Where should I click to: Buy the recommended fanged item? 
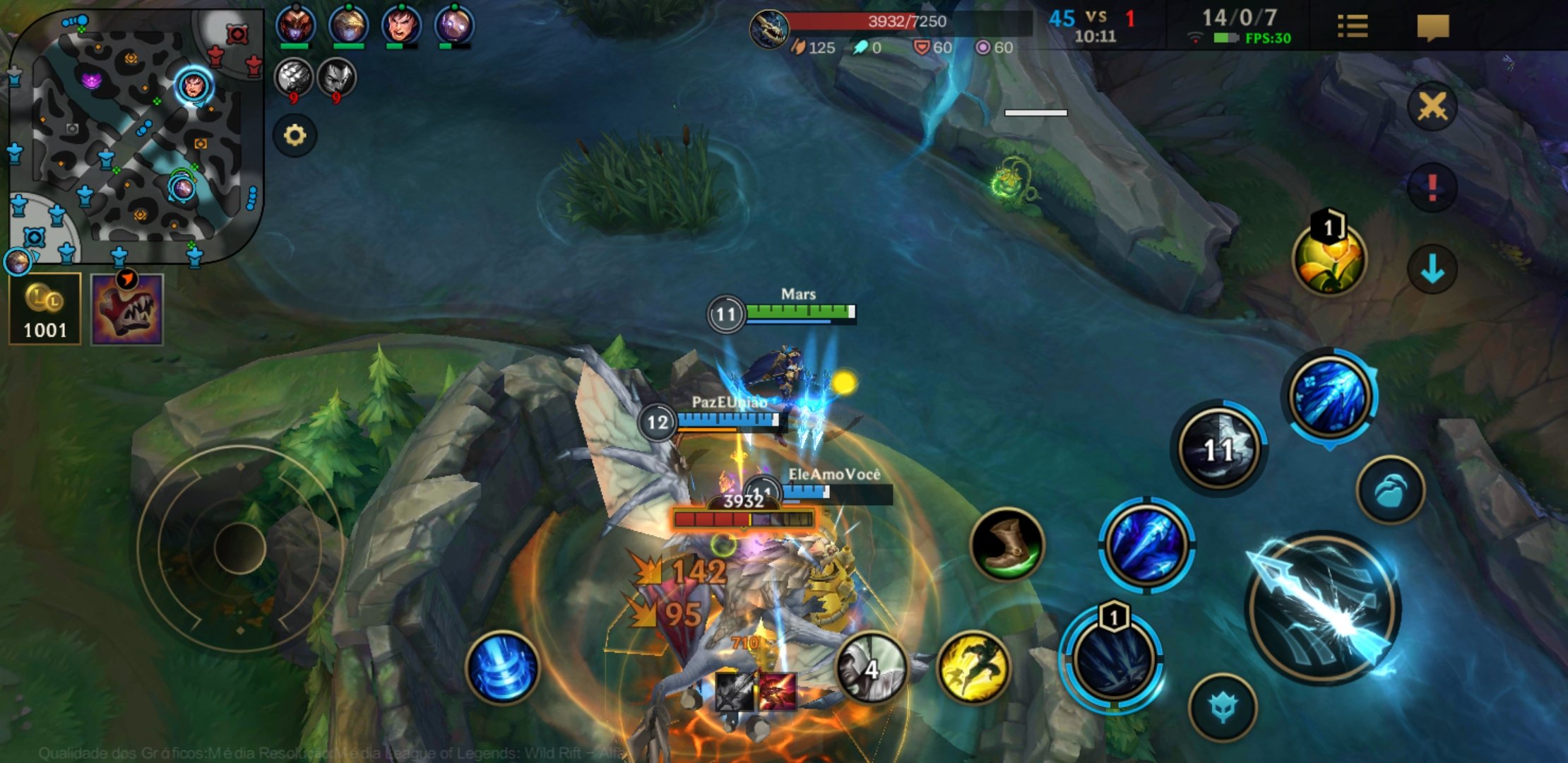(x=127, y=310)
